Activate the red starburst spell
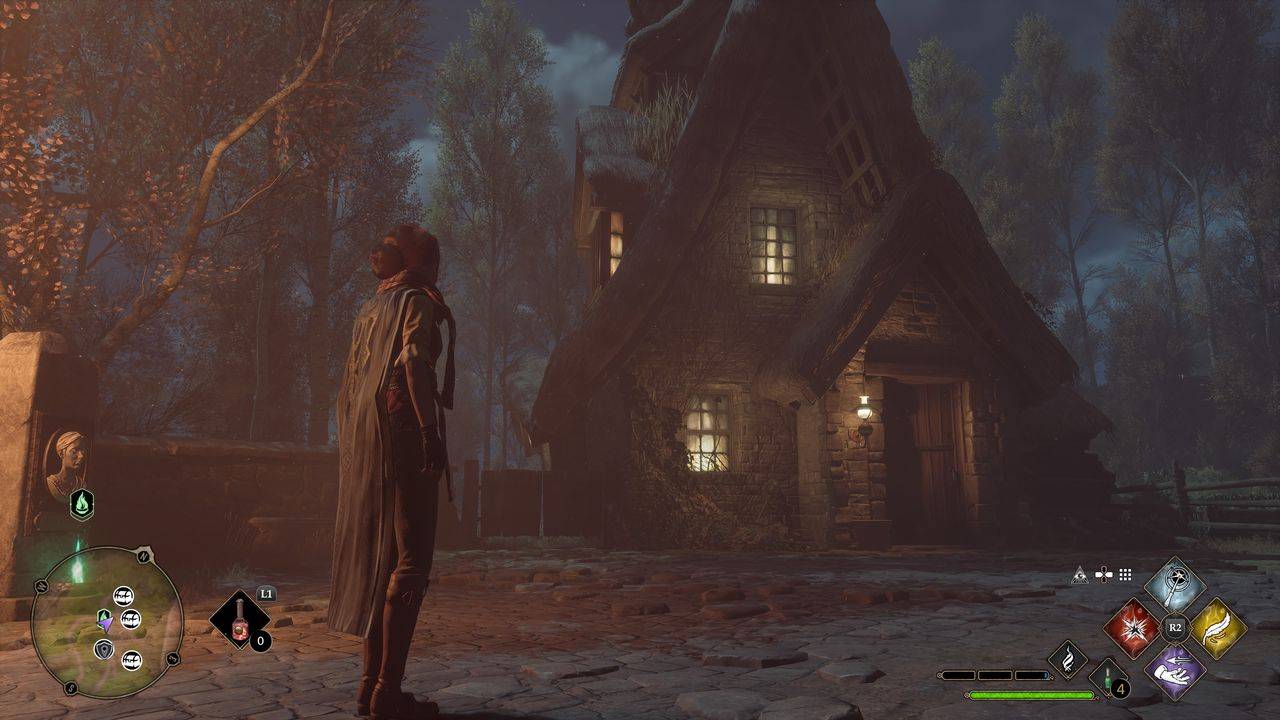The width and height of the screenshot is (1280, 720). pos(1133,629)
